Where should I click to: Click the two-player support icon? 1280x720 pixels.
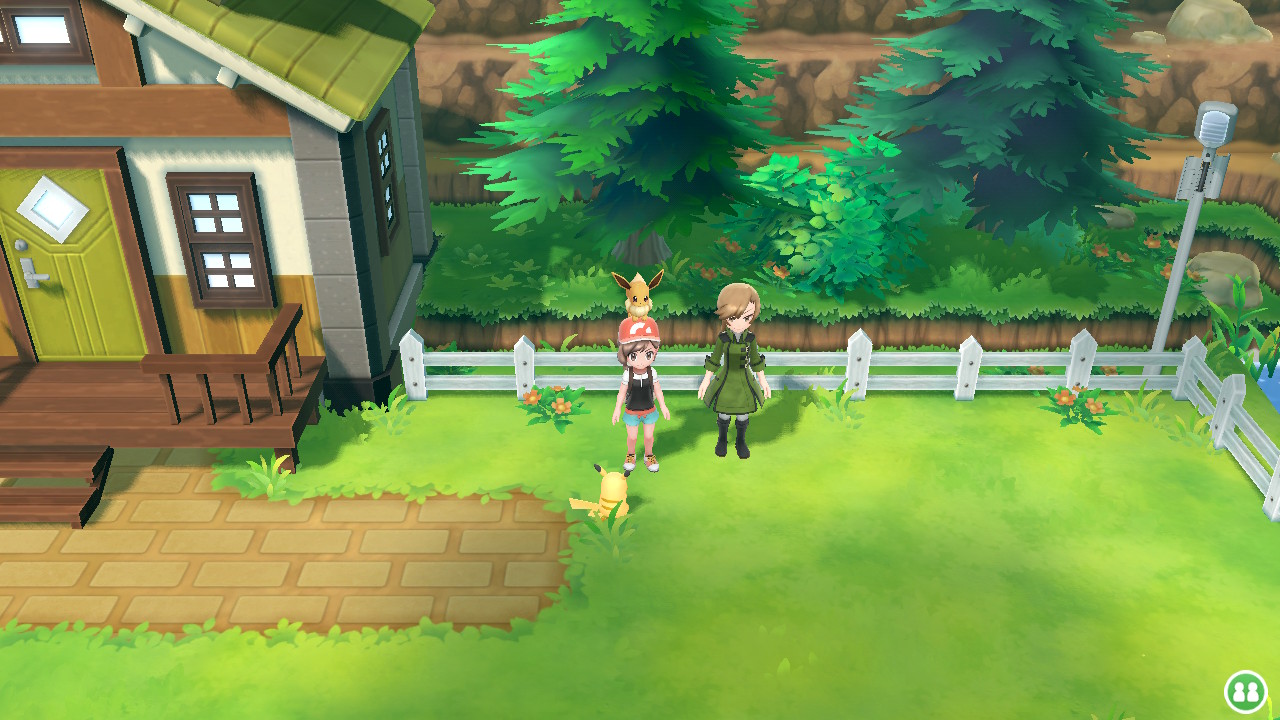click(1245, 691)
